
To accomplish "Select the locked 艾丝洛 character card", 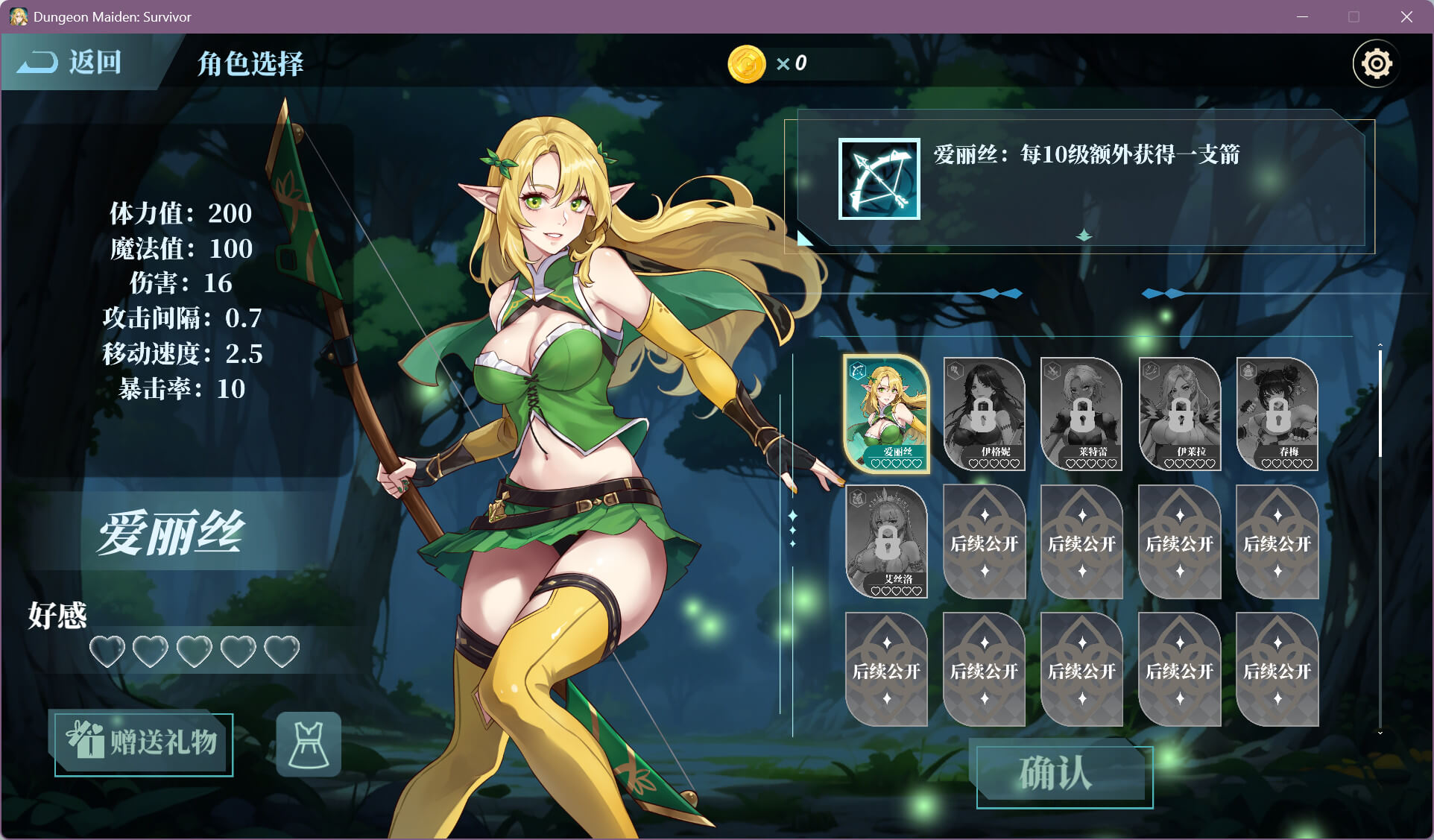I will coord(886,542).
